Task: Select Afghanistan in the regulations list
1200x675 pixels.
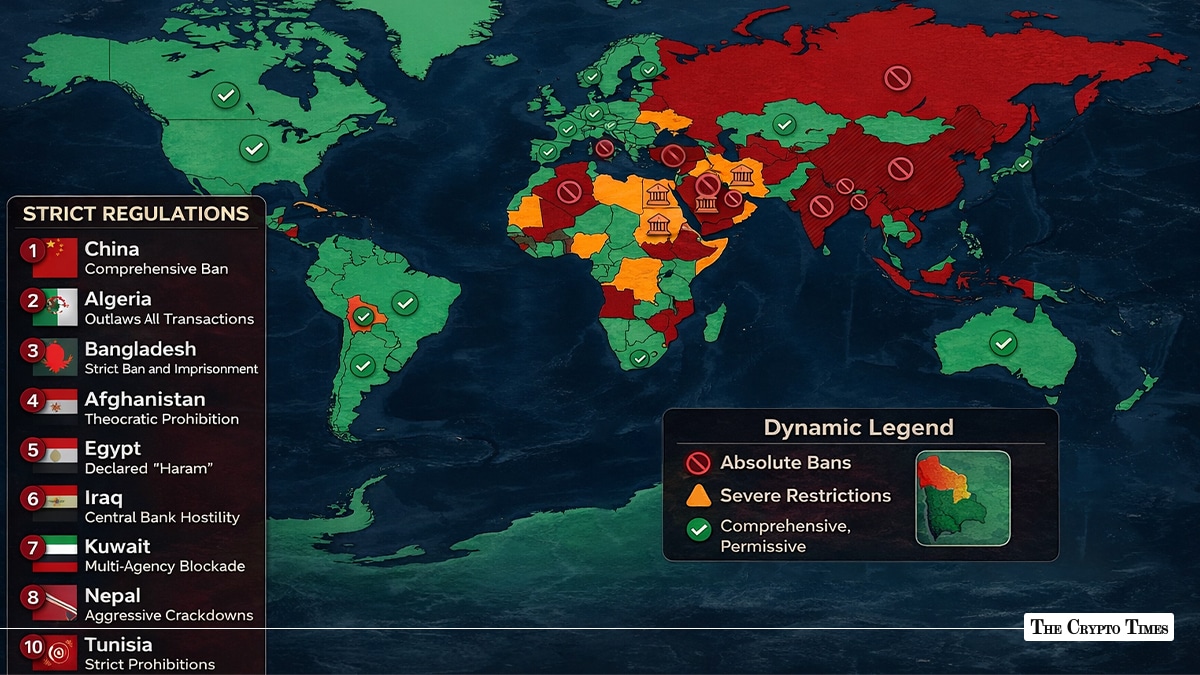Action: 140,408
